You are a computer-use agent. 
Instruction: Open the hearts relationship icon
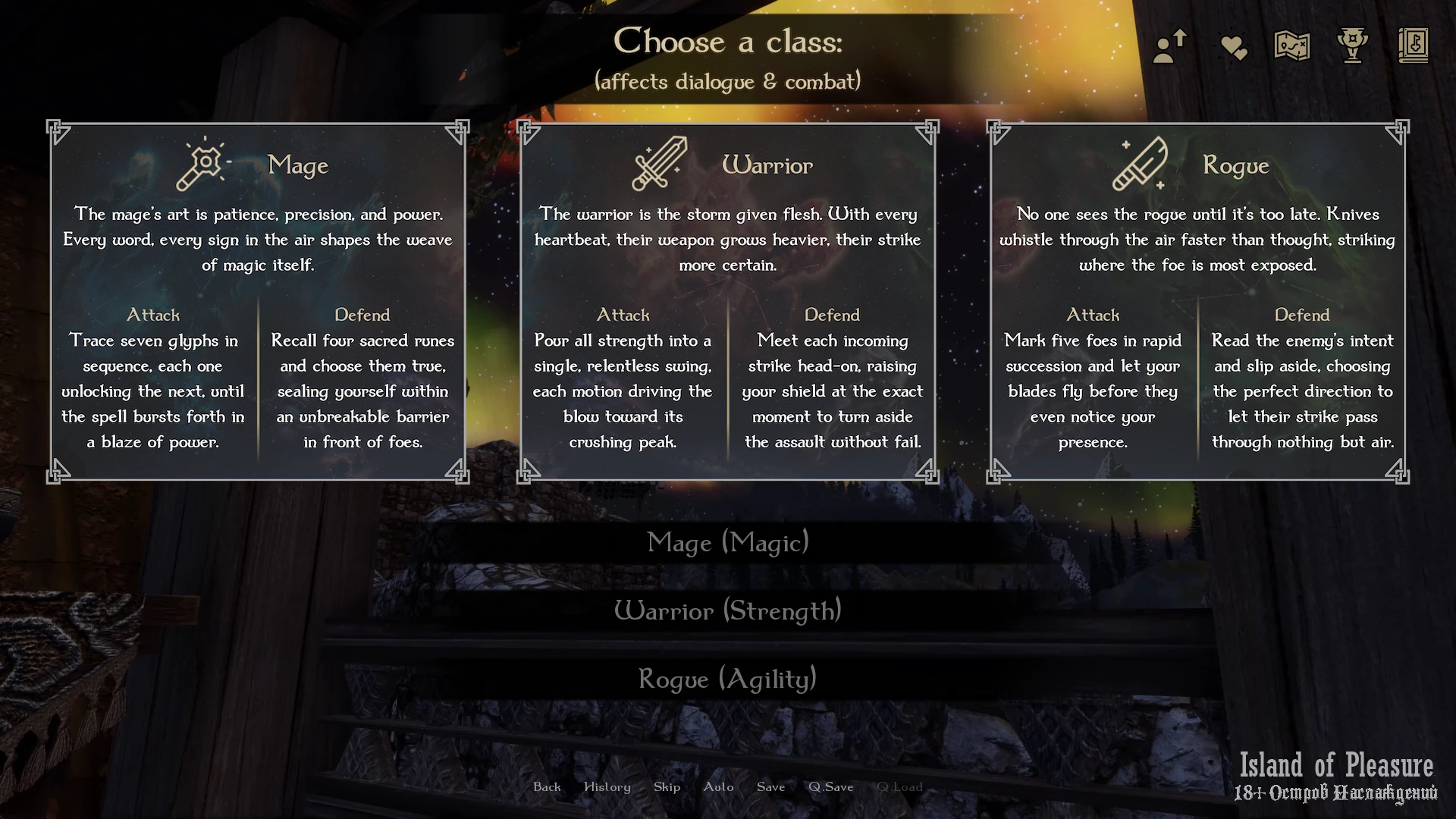[x=1234, y=48]
